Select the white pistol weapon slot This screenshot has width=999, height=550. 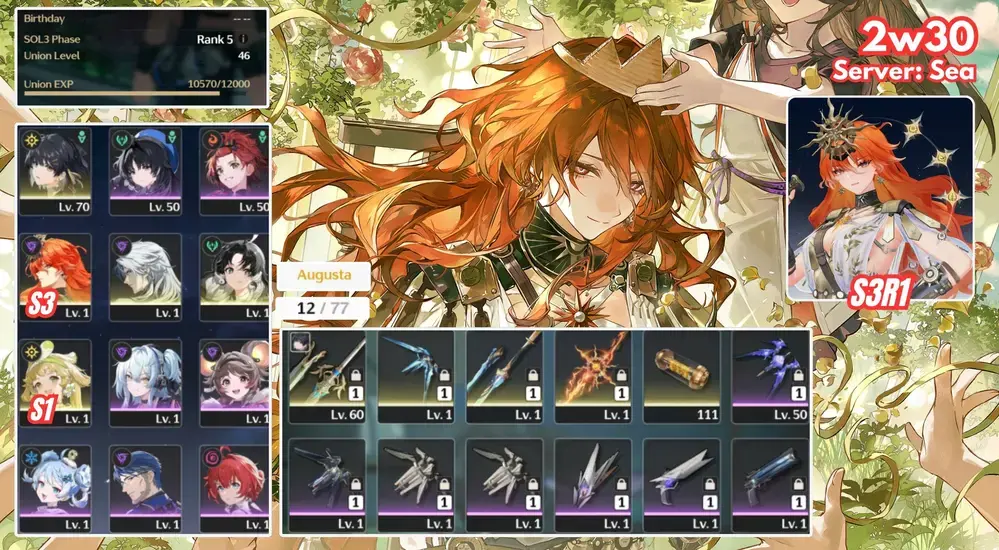[x=682, y=482]
